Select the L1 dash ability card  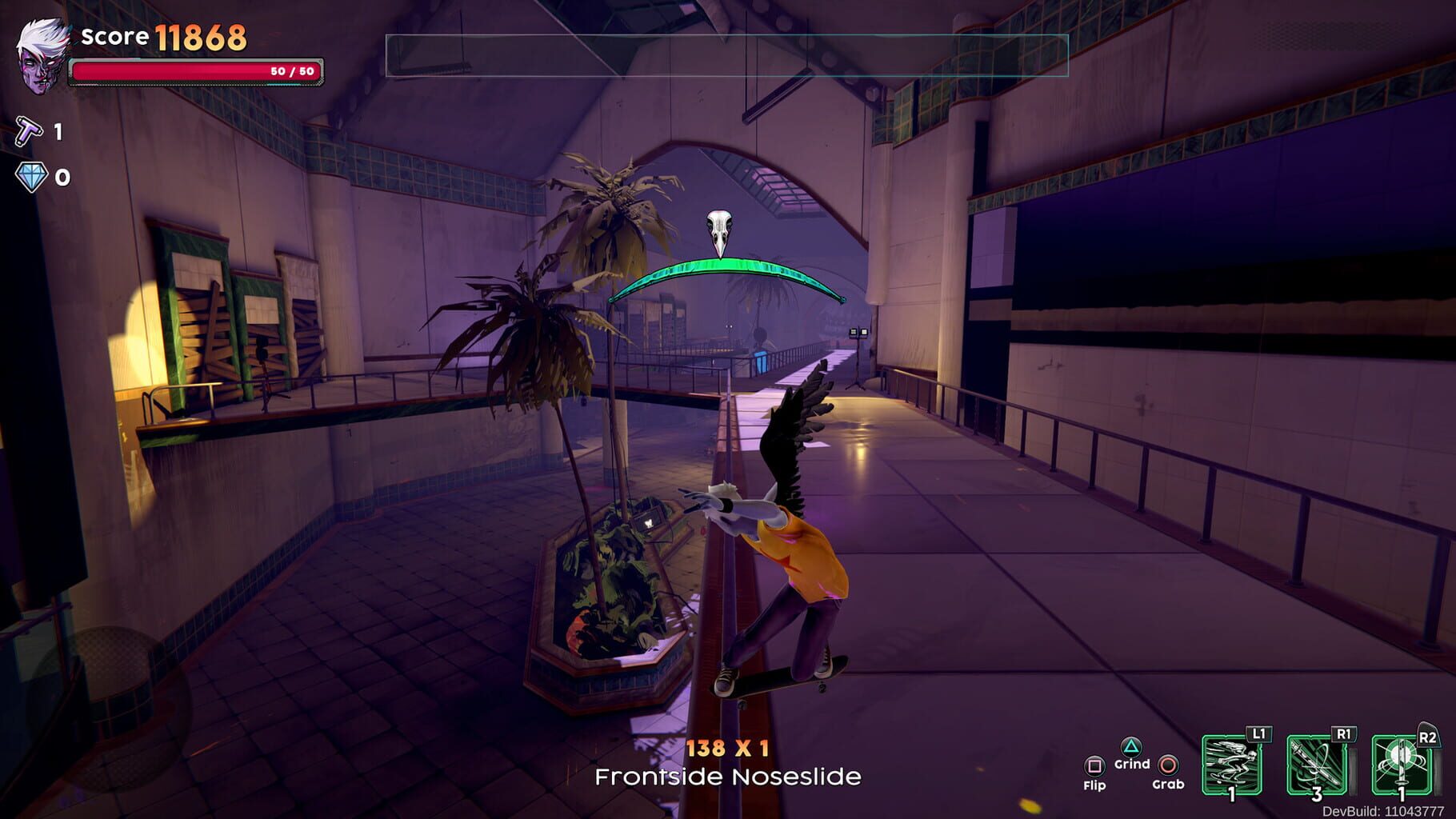1232,765
